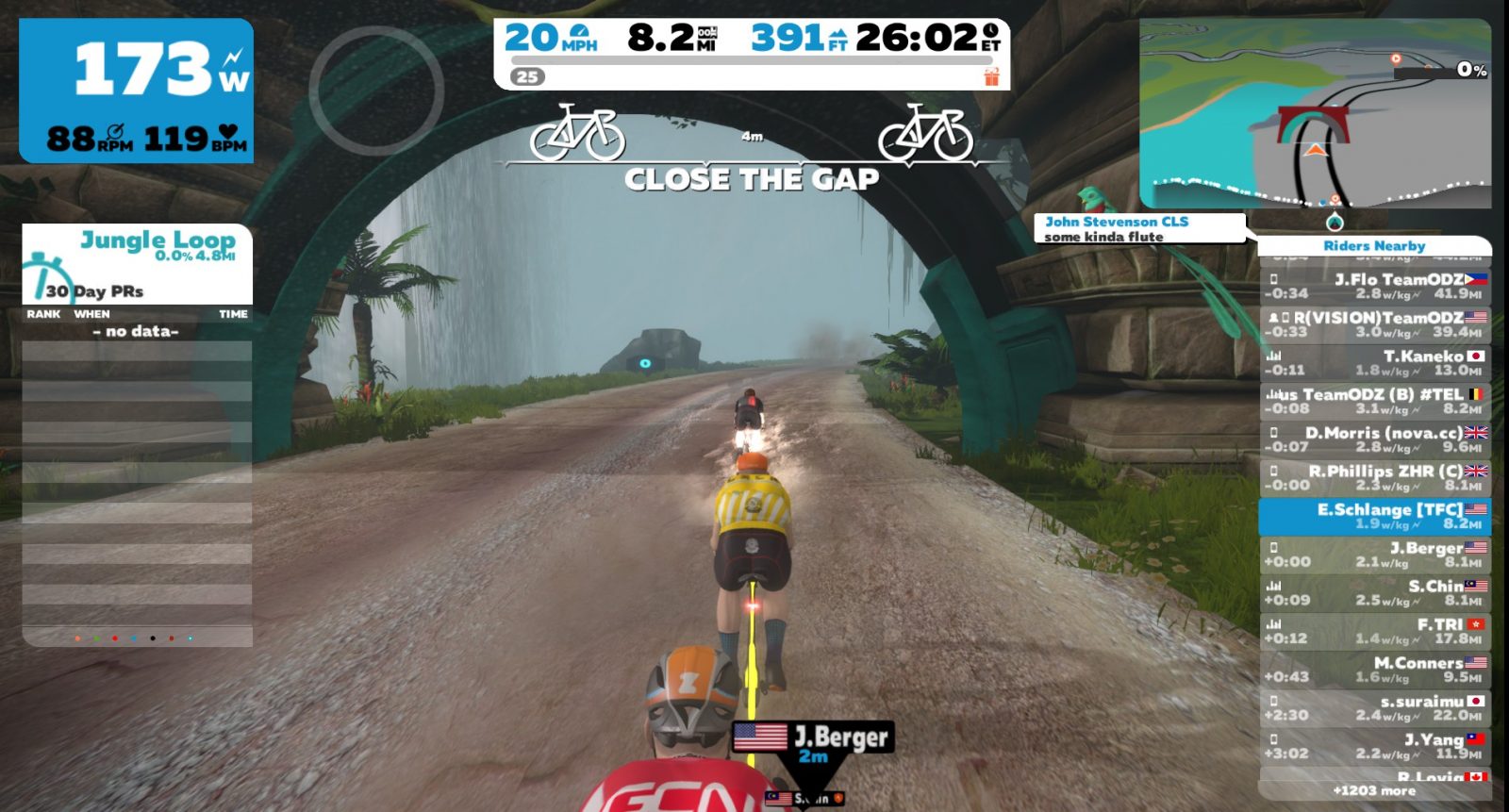Pick D.Morris (nova.cc) in the rider list

(1375, 439)
